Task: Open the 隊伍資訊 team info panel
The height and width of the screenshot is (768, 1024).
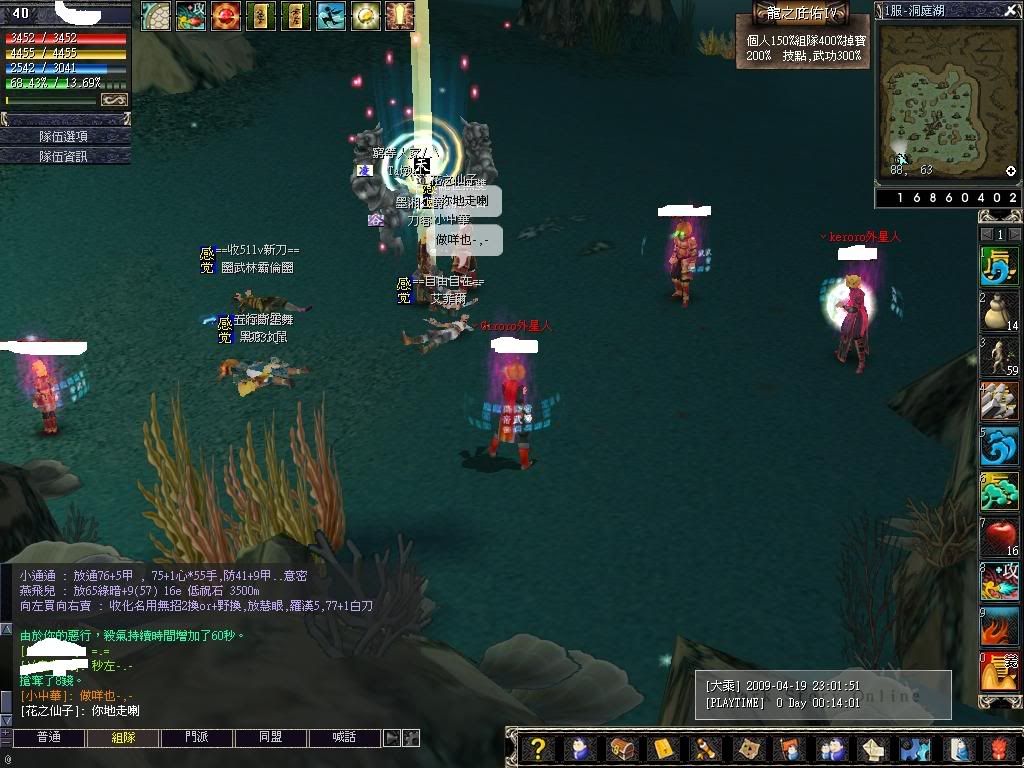Action: (64, 156)
